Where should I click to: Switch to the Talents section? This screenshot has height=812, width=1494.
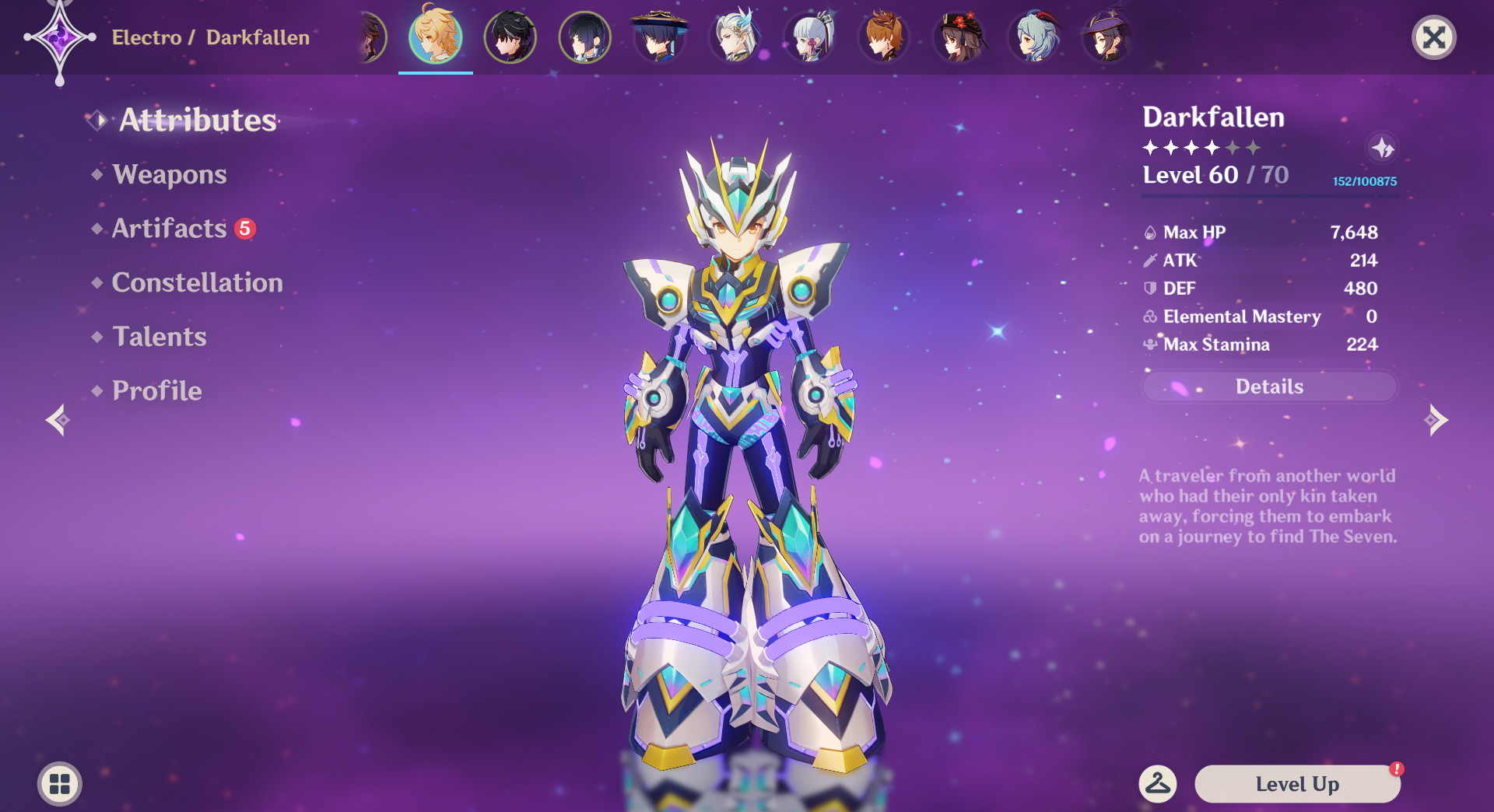[x=159, y=337]
